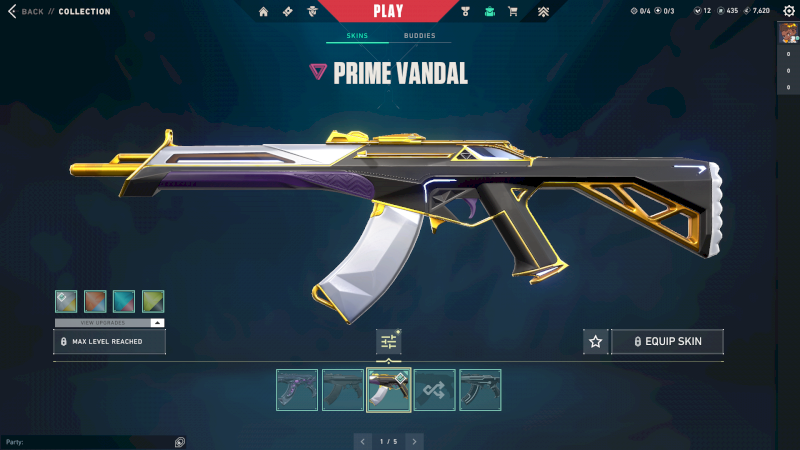
Task: Select the purple Vandal skin thumbnail
Action: click(x=297, y=390)
